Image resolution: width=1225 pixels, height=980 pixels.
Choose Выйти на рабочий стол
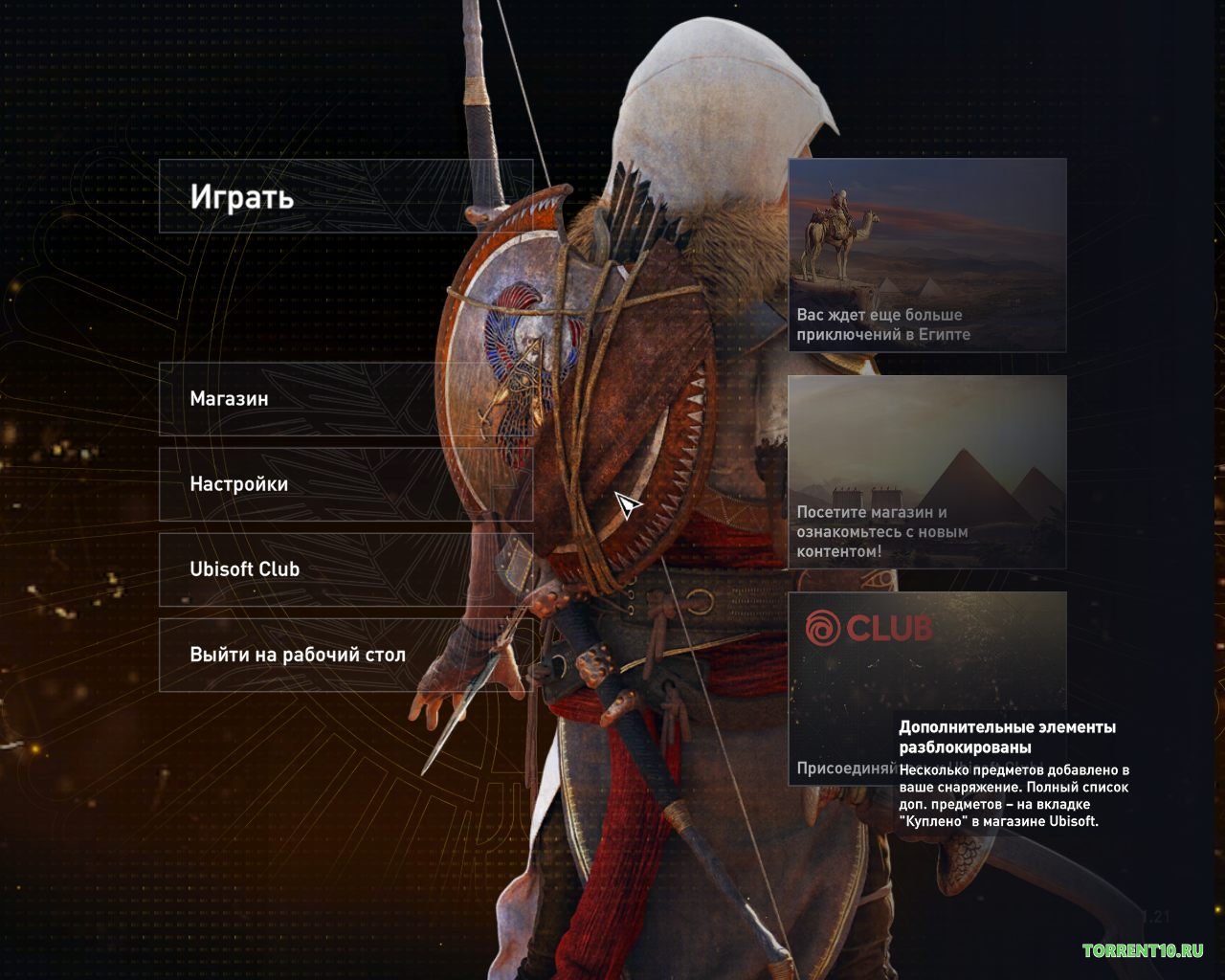tap(345, 655)
